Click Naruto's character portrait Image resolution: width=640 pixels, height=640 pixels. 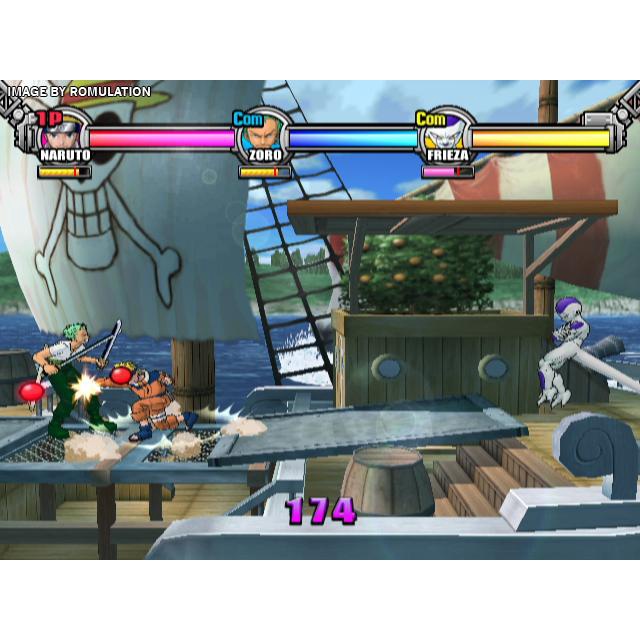[x=67, y=132]
